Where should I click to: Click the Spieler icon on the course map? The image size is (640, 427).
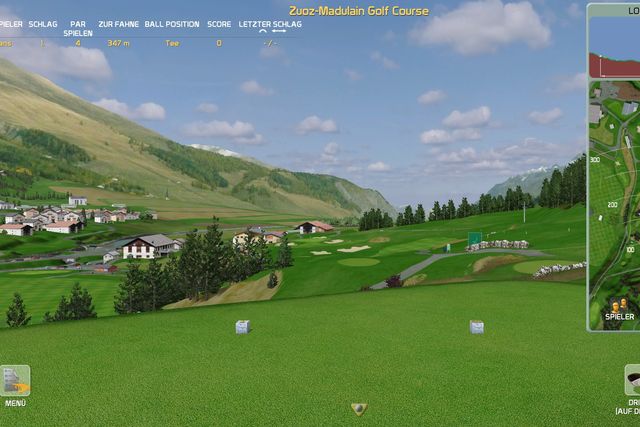click(x=619, y=304)
